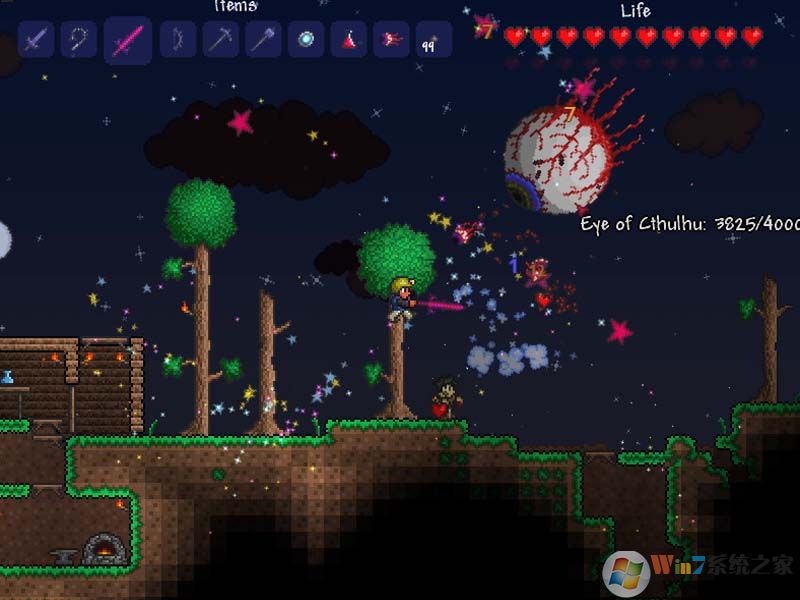Viewport: 800px width, 600px height.
Task: Select the red potion slot
Action: [x=349, y=40]
